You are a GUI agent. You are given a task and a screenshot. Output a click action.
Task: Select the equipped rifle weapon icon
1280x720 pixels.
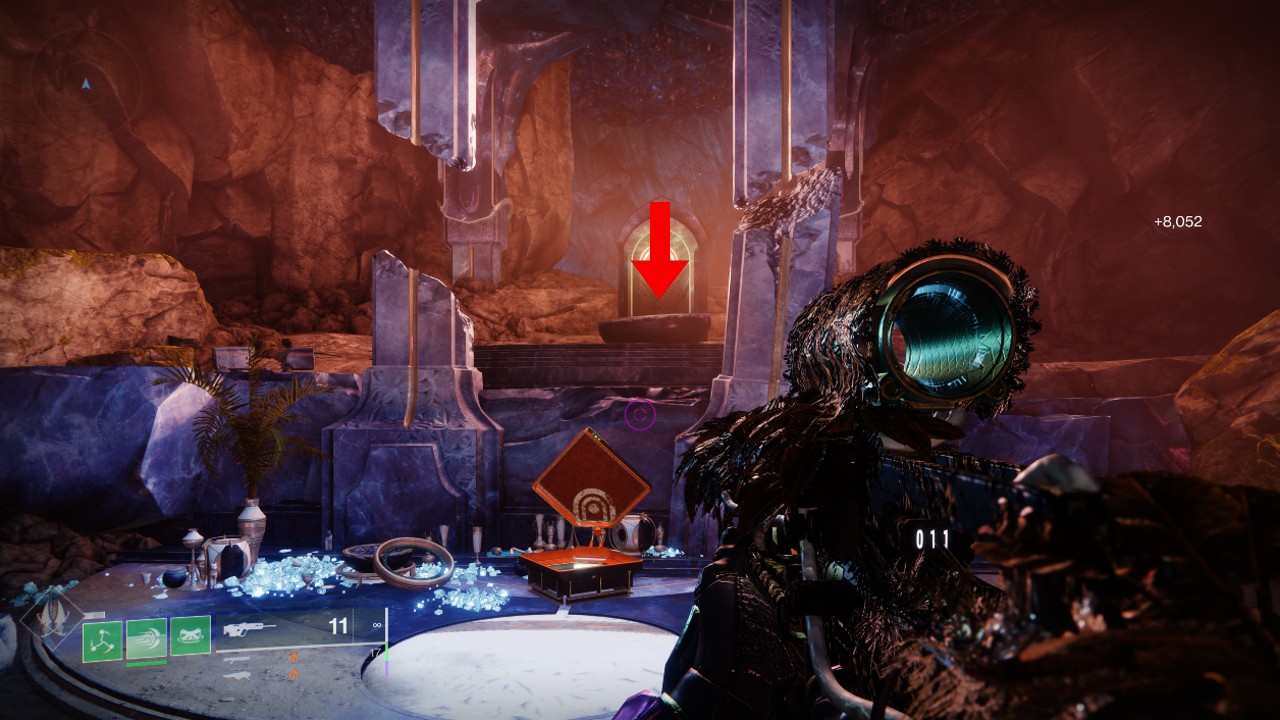[250, 630]
